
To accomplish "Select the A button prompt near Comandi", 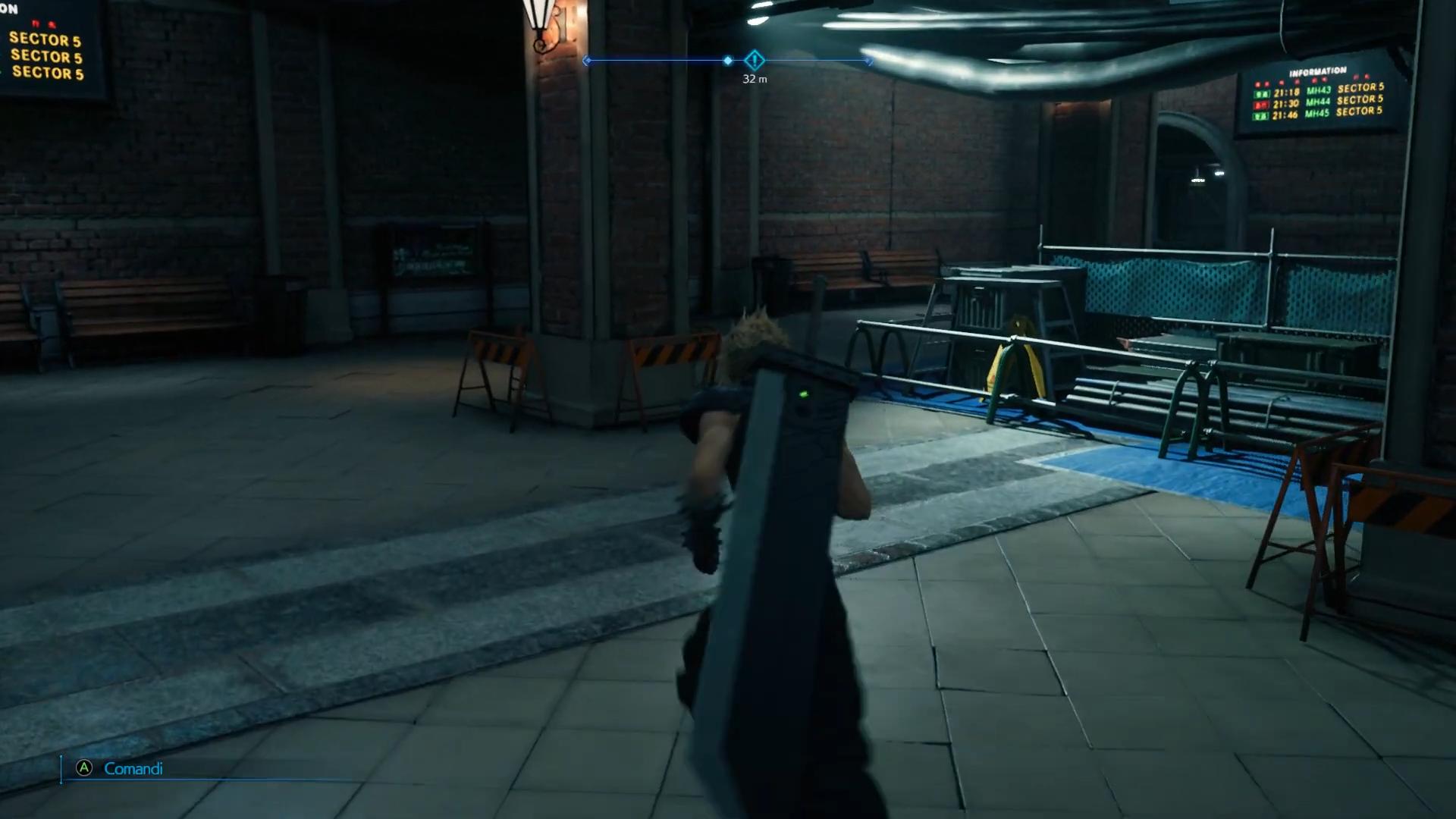I will click(83, 768).
